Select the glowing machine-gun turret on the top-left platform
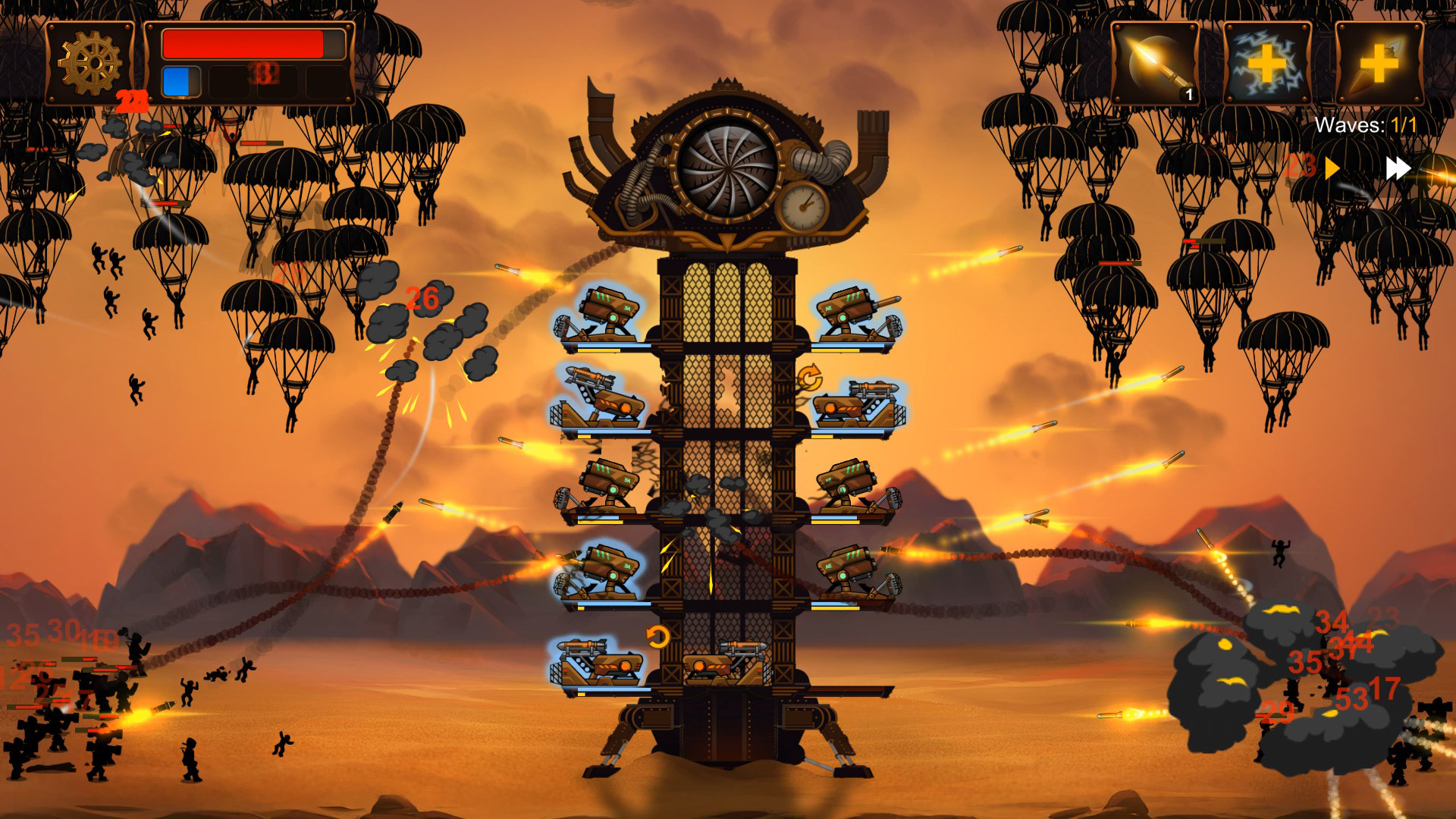This screenshot has height=819, width=1456. tap(607, 307)
